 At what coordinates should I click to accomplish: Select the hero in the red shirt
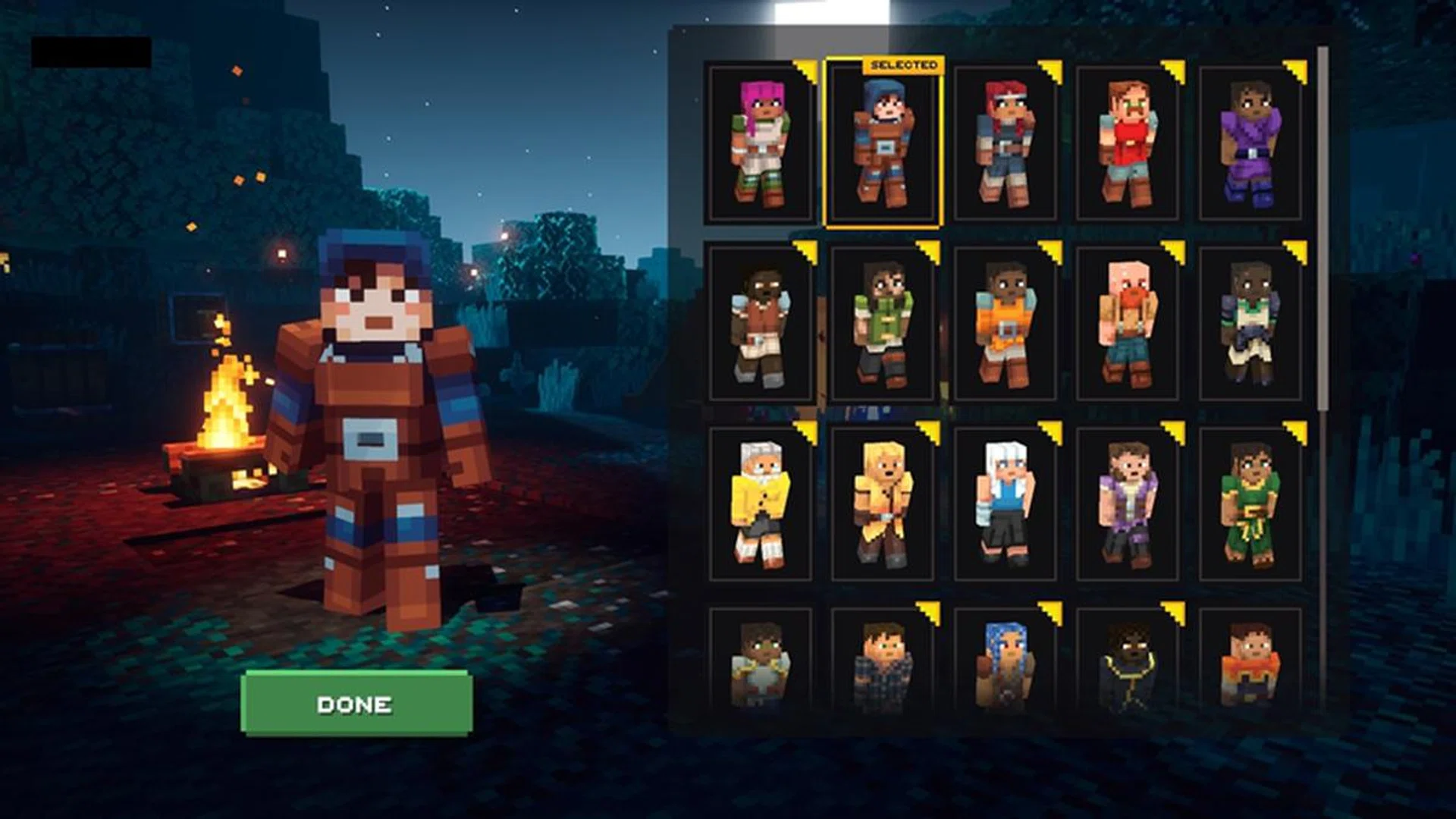1128,144
